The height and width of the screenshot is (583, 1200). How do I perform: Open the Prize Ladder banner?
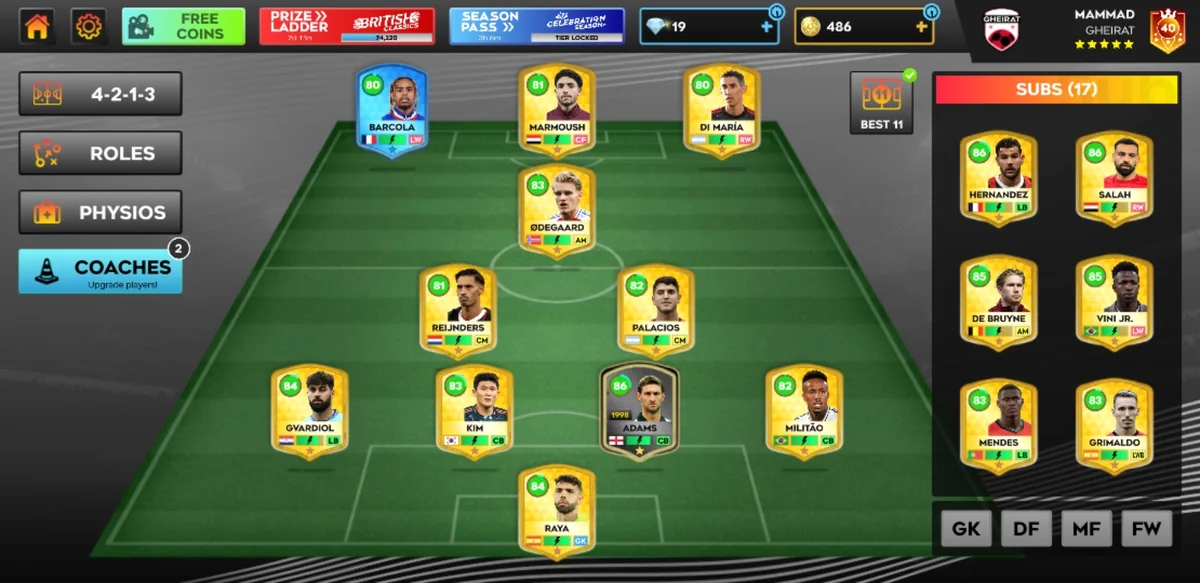tap(346, 26)
